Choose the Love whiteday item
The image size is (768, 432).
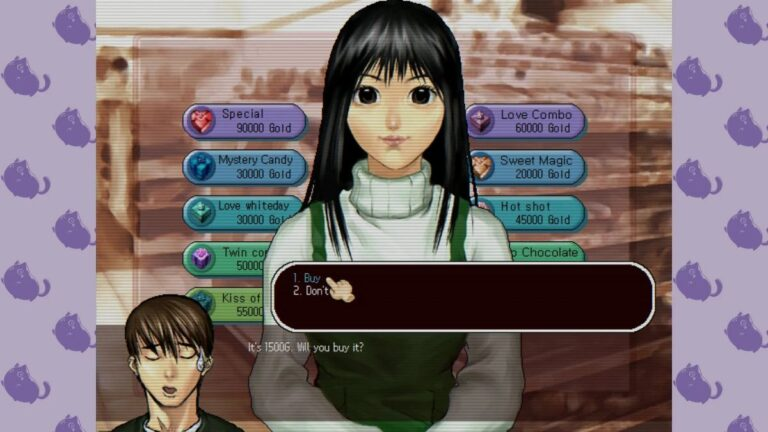pos(244,212)
